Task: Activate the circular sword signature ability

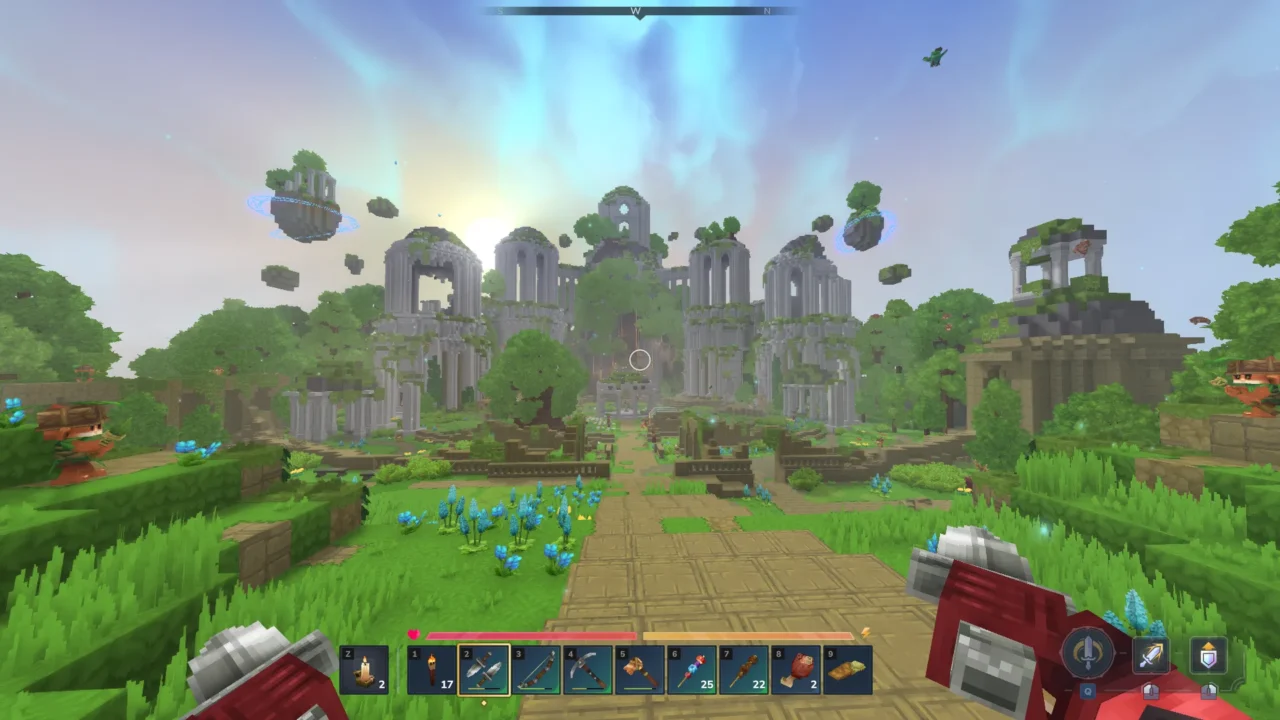Action: (1087, 653)
